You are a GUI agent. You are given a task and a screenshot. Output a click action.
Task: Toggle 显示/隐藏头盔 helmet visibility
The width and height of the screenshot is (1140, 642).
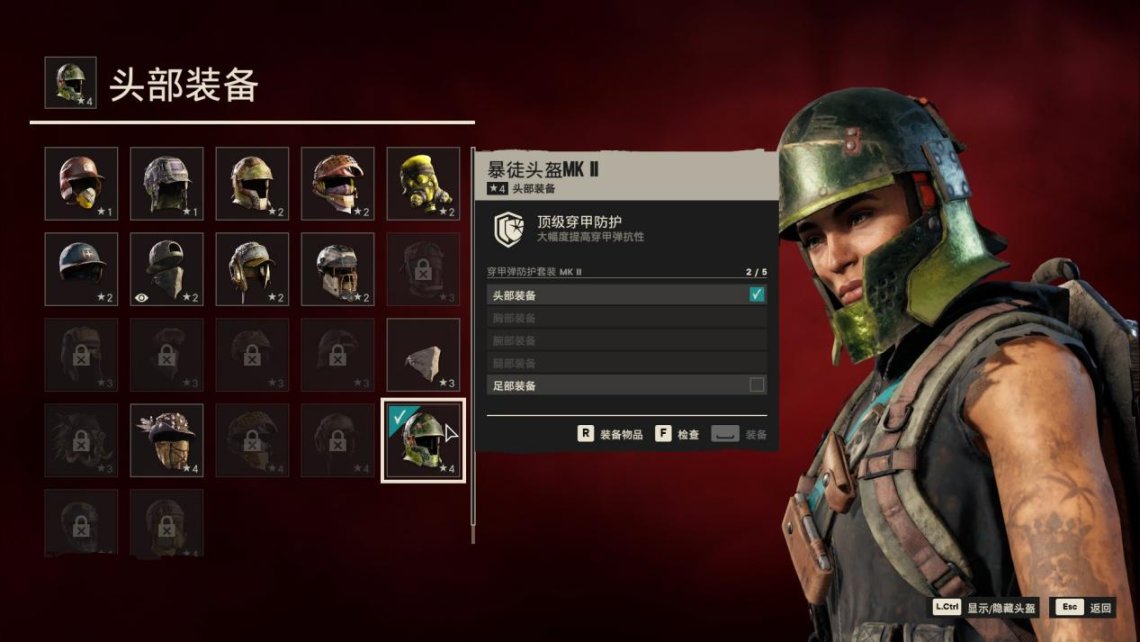(x=985, y=607)
